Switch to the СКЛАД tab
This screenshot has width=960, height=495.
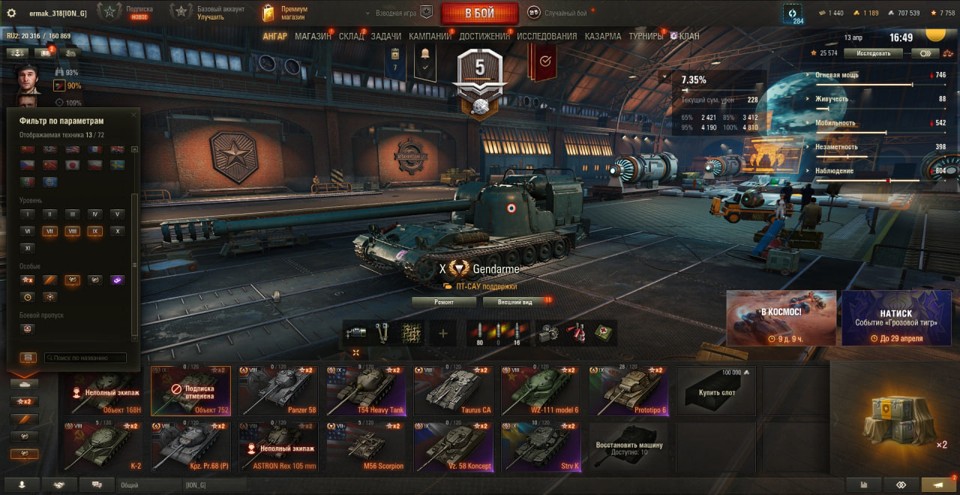coord(351,36)
